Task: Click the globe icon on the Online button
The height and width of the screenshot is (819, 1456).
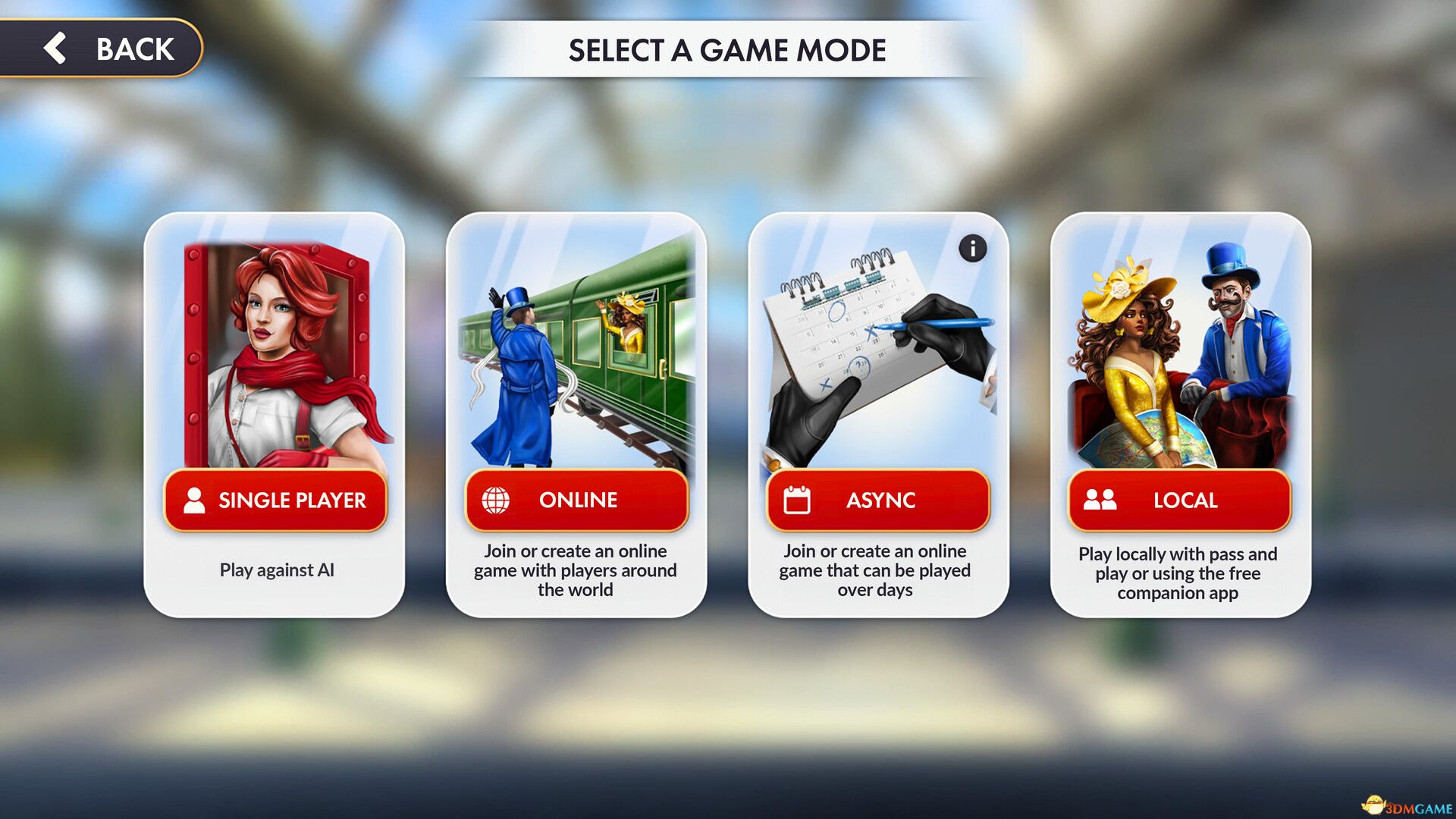Action: 497,500
